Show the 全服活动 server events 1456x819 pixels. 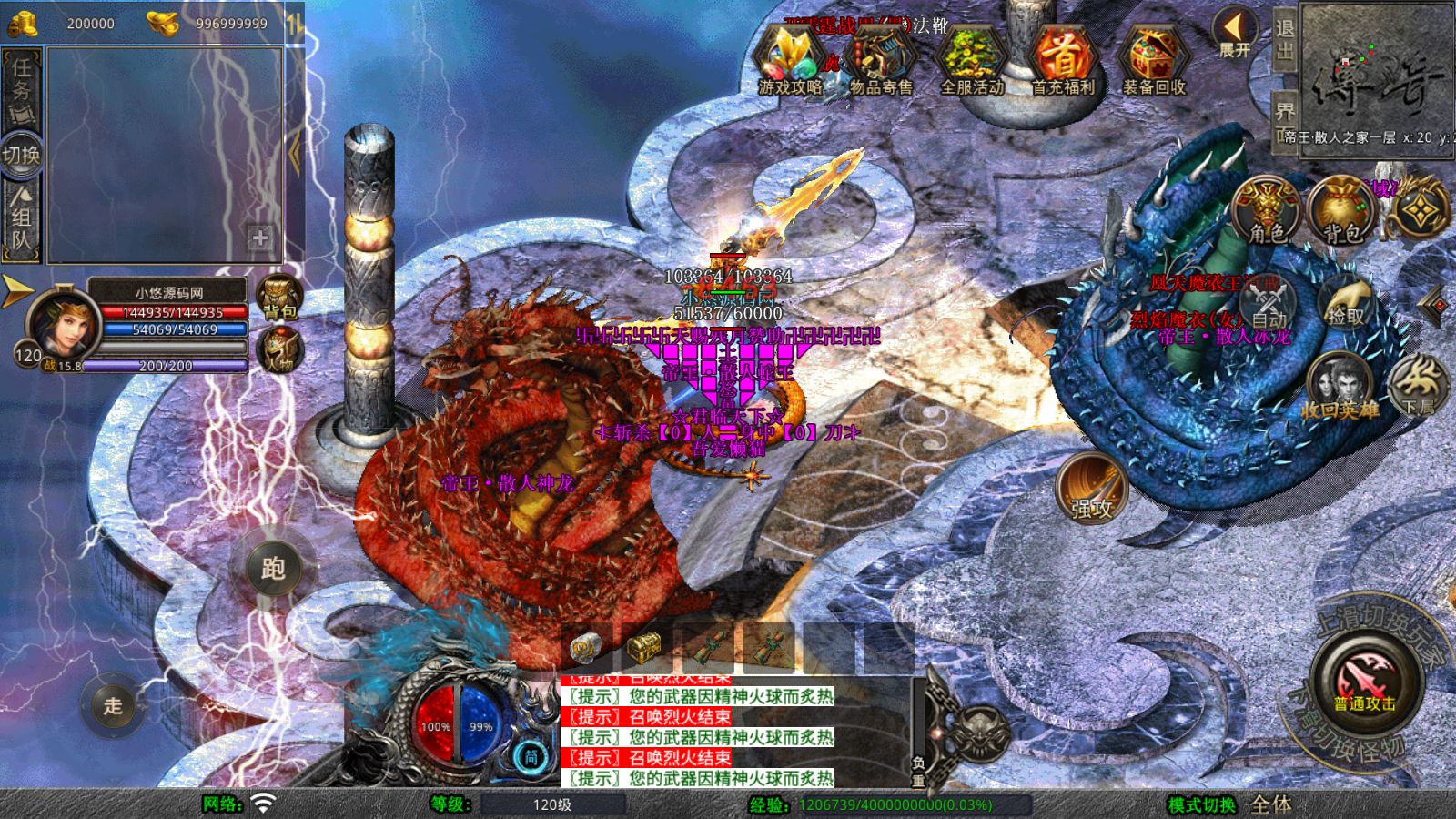pyautogui.click(x=971, y=60)
